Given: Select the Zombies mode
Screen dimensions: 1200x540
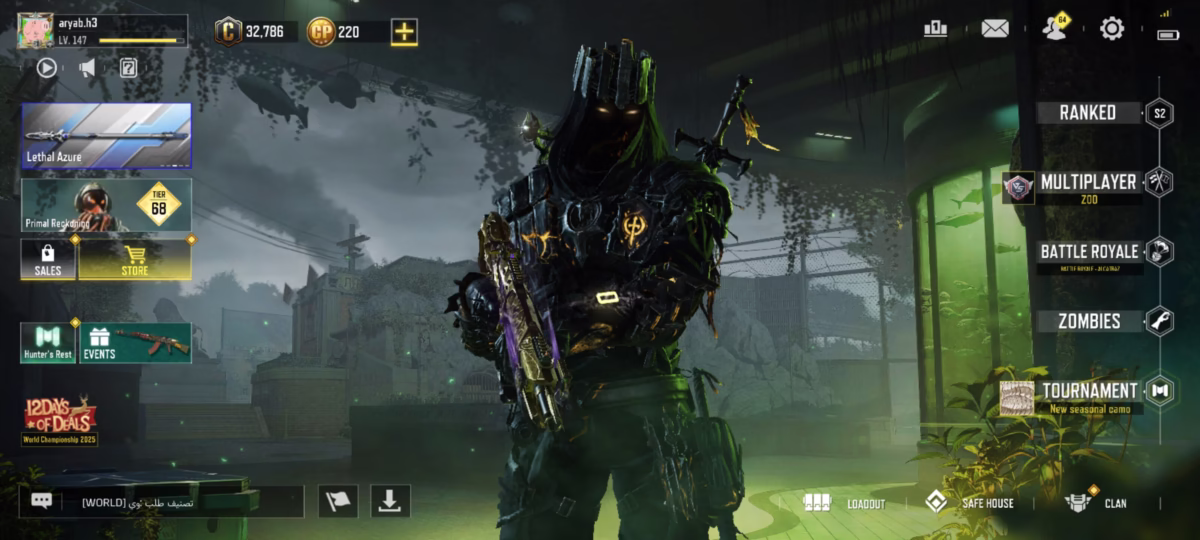Looking at the screenshot, I should [x=1089, y=321].
